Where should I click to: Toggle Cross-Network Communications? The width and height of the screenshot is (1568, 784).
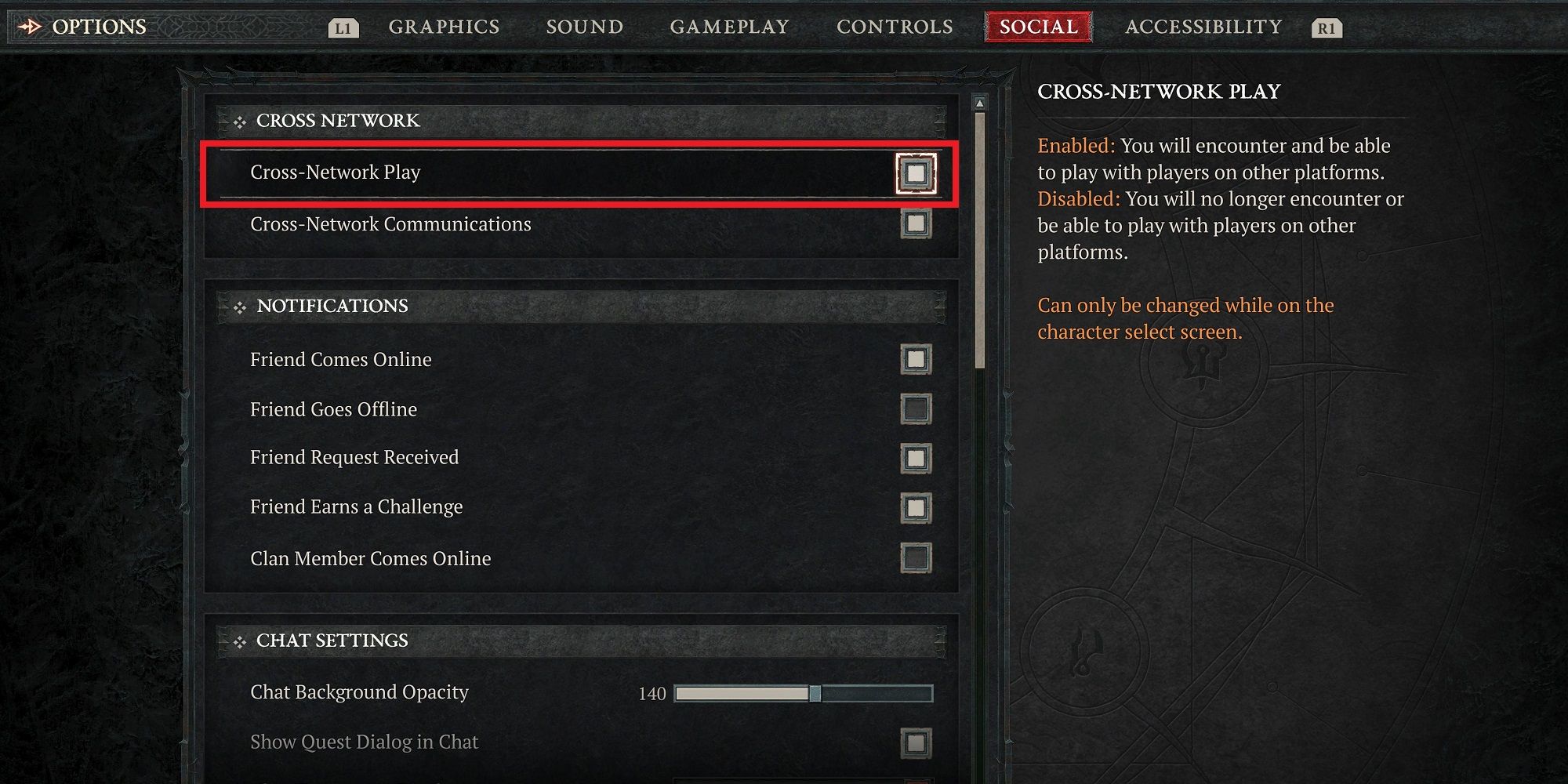click(915, 225)
